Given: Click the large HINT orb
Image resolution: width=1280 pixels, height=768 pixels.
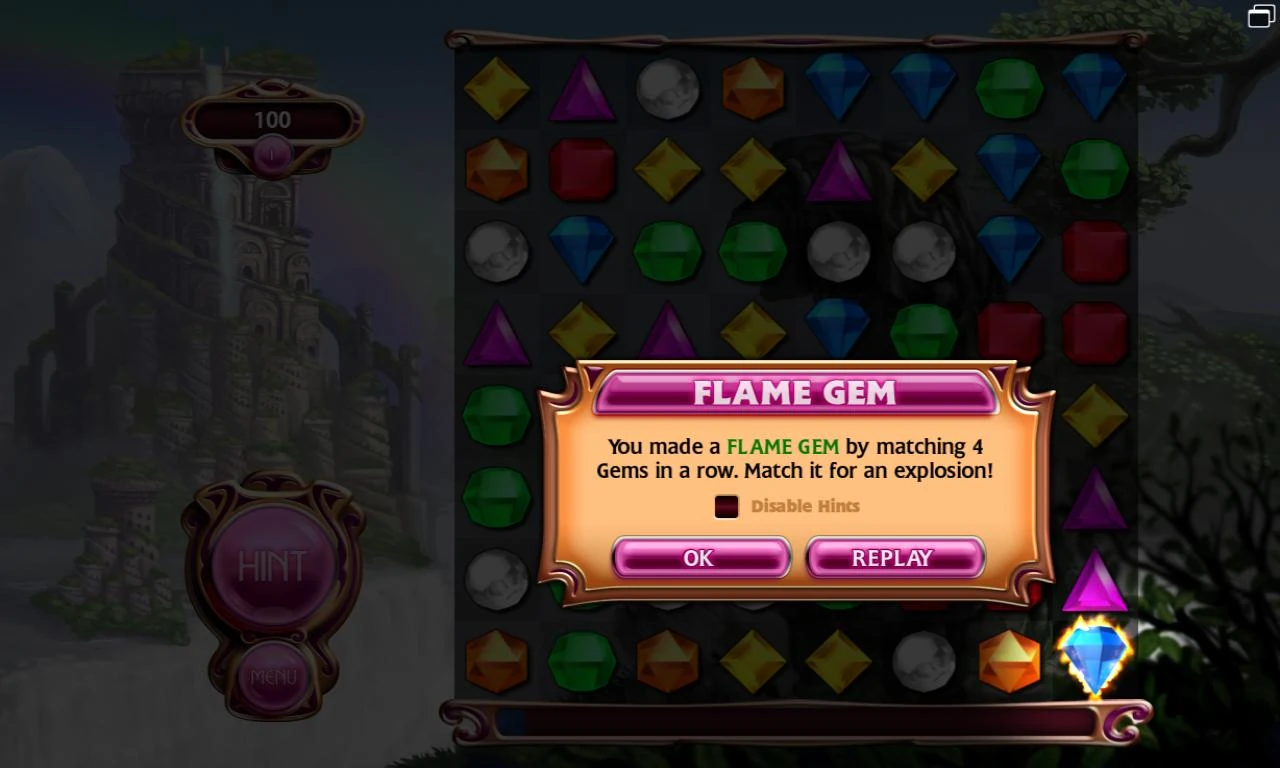Looking at the screenshot, I should (x=272, y=565).
